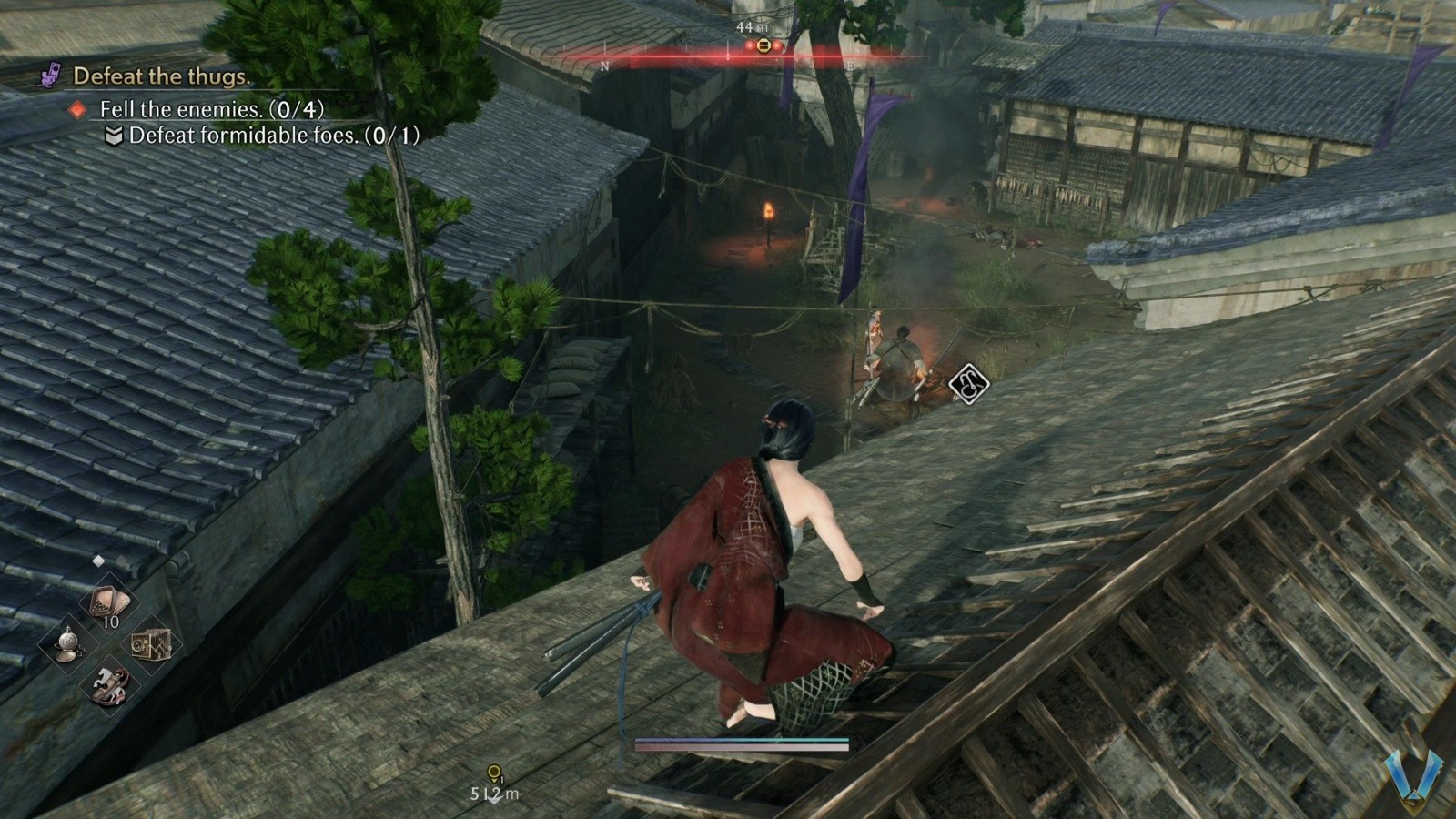This screenshot has width=1456, height=819.
Task: Click the left red enemy dot on the compass
Action: click(x=750, y=45)
